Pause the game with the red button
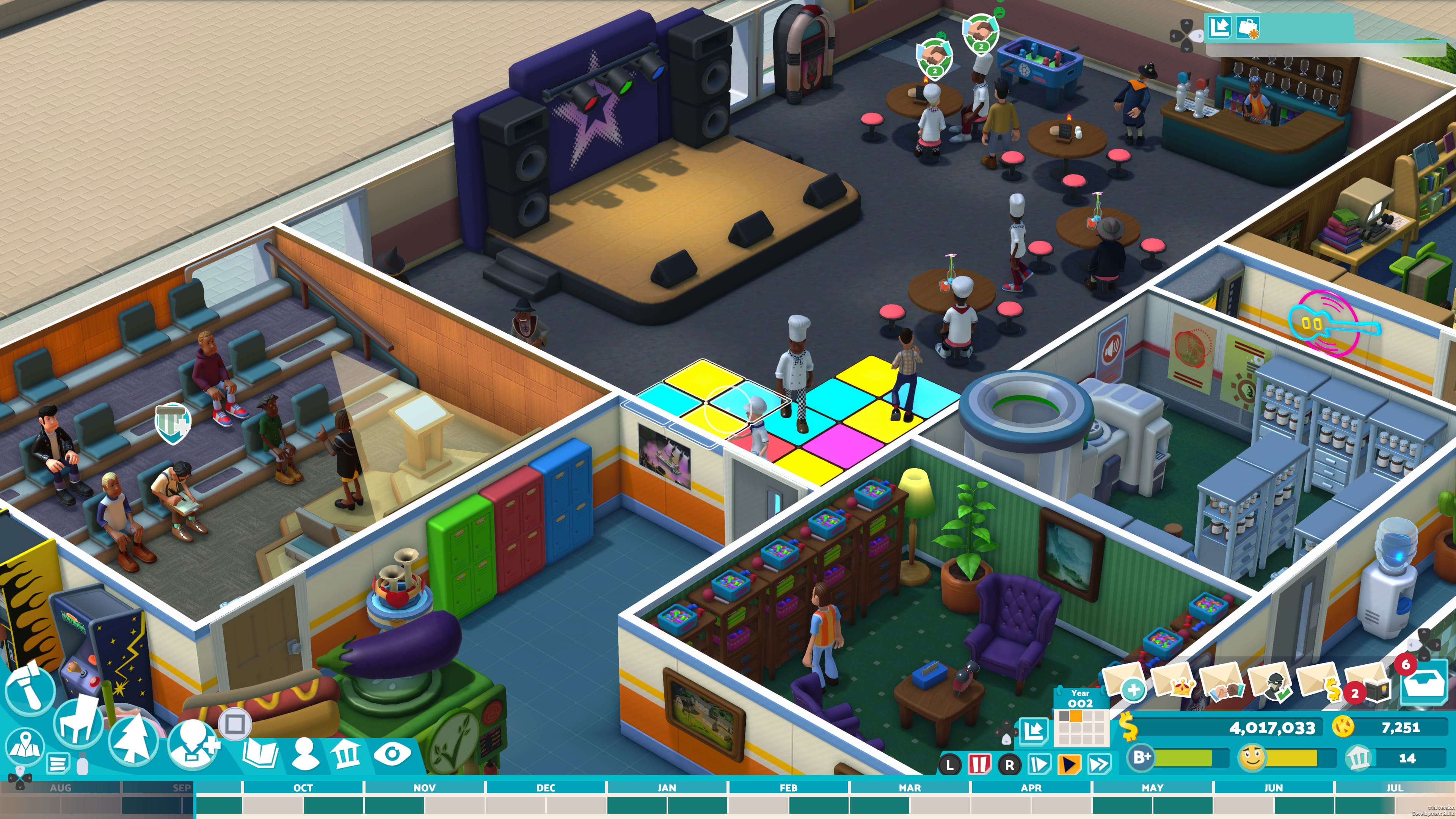 point(979,765)
